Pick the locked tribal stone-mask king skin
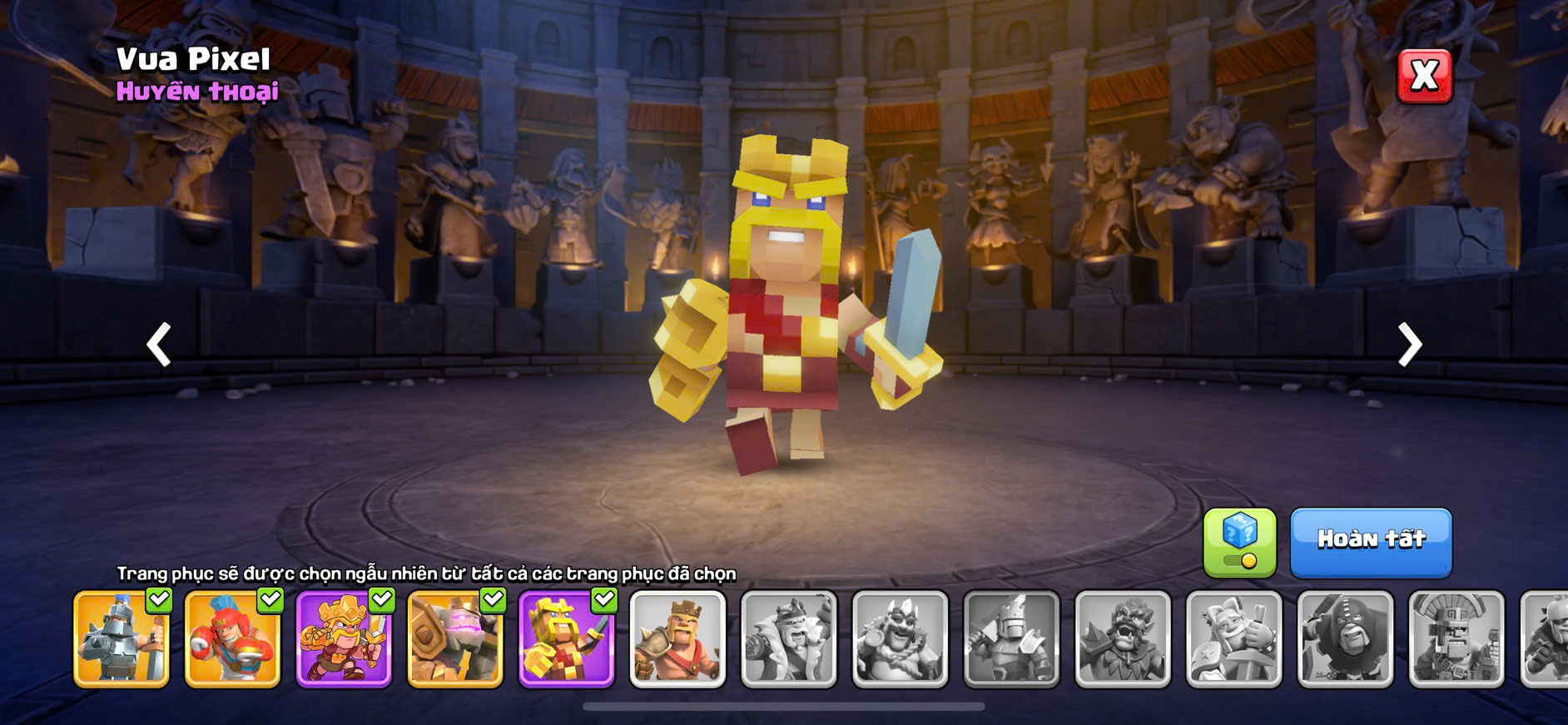Viewport: 1568px width, 725px height. click(1456, 639)
